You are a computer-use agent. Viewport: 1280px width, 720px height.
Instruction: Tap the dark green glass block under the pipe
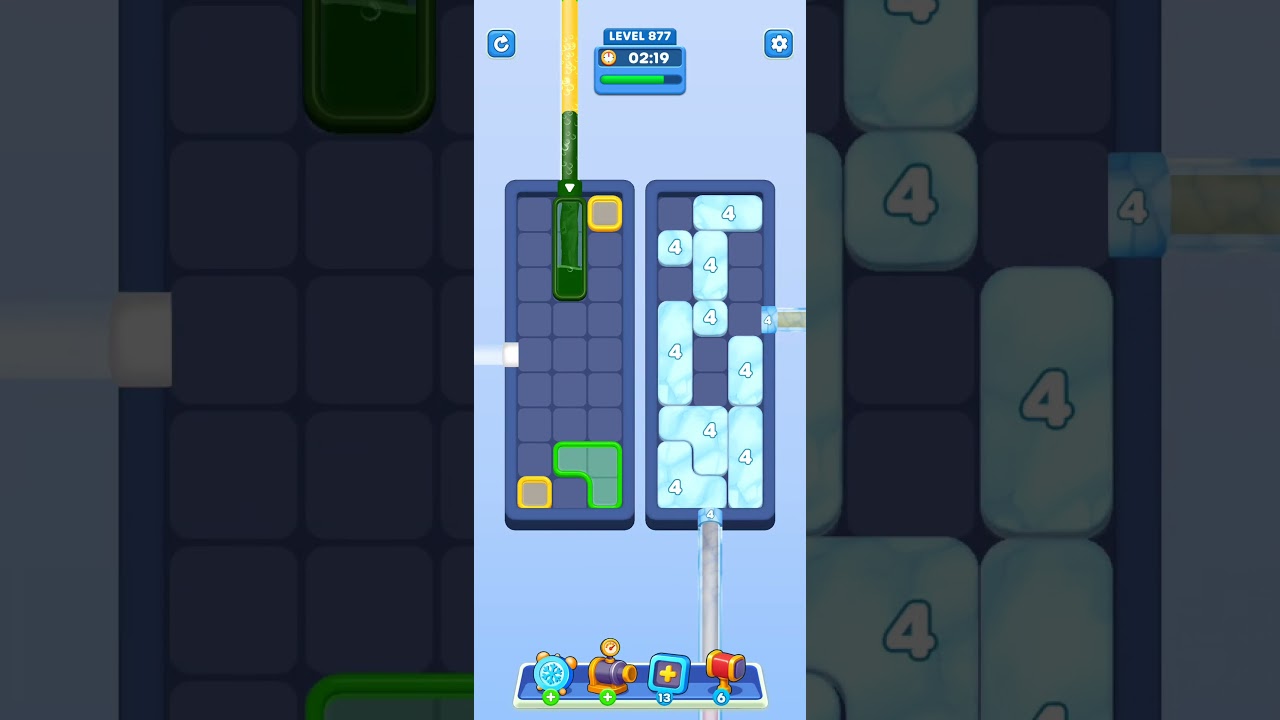click(569, 247)
